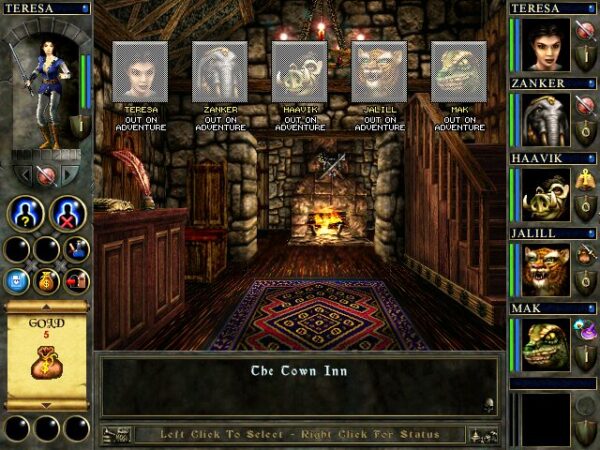Choose Mak's lizard portrait in the inn roster
This screenshot has width=600, height=450.
tap(459, 71)
